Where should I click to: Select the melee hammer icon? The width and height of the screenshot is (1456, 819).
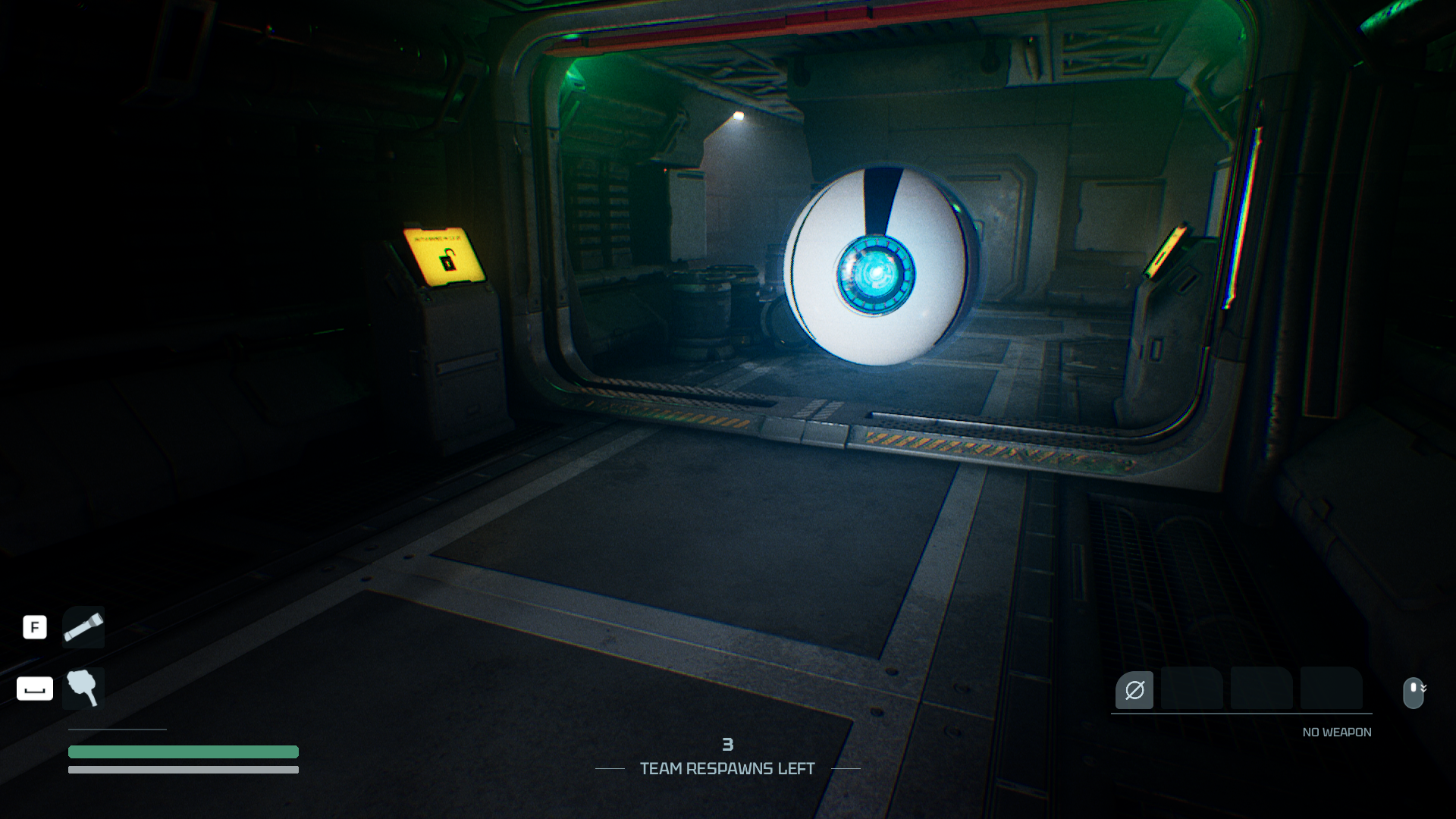[83, 688]
